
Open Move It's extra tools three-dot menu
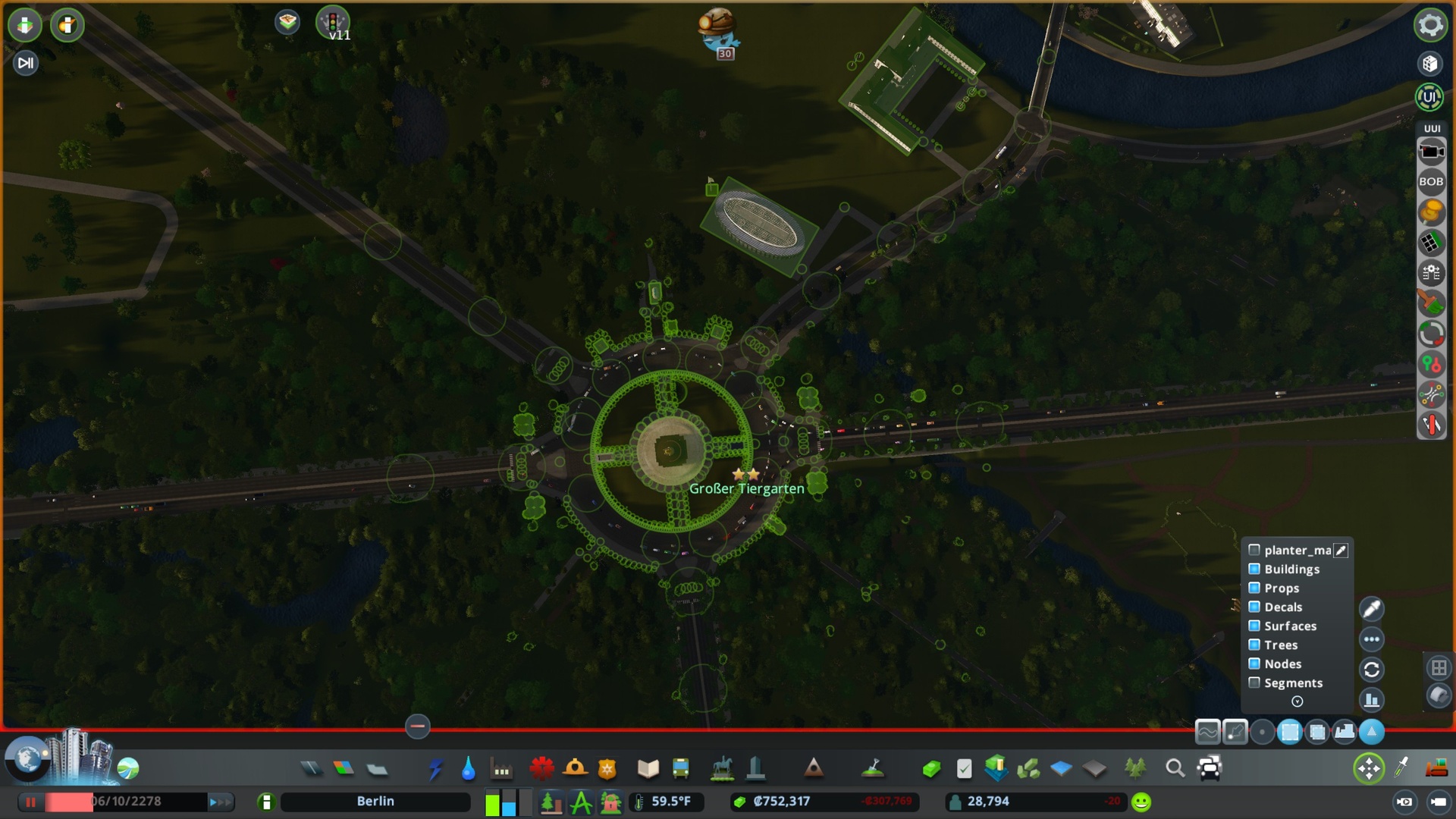click(1372, 639)
